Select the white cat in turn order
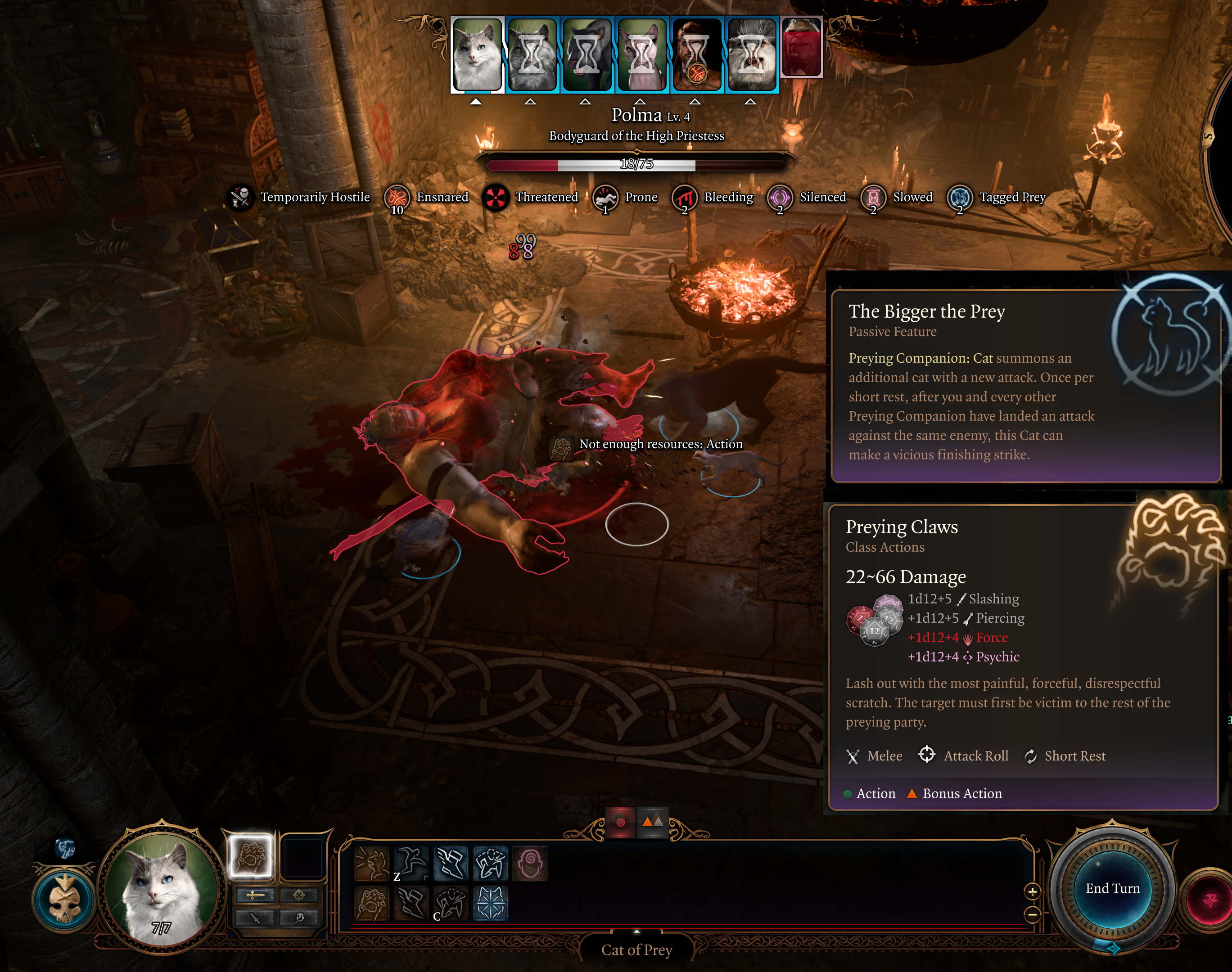 477,54
